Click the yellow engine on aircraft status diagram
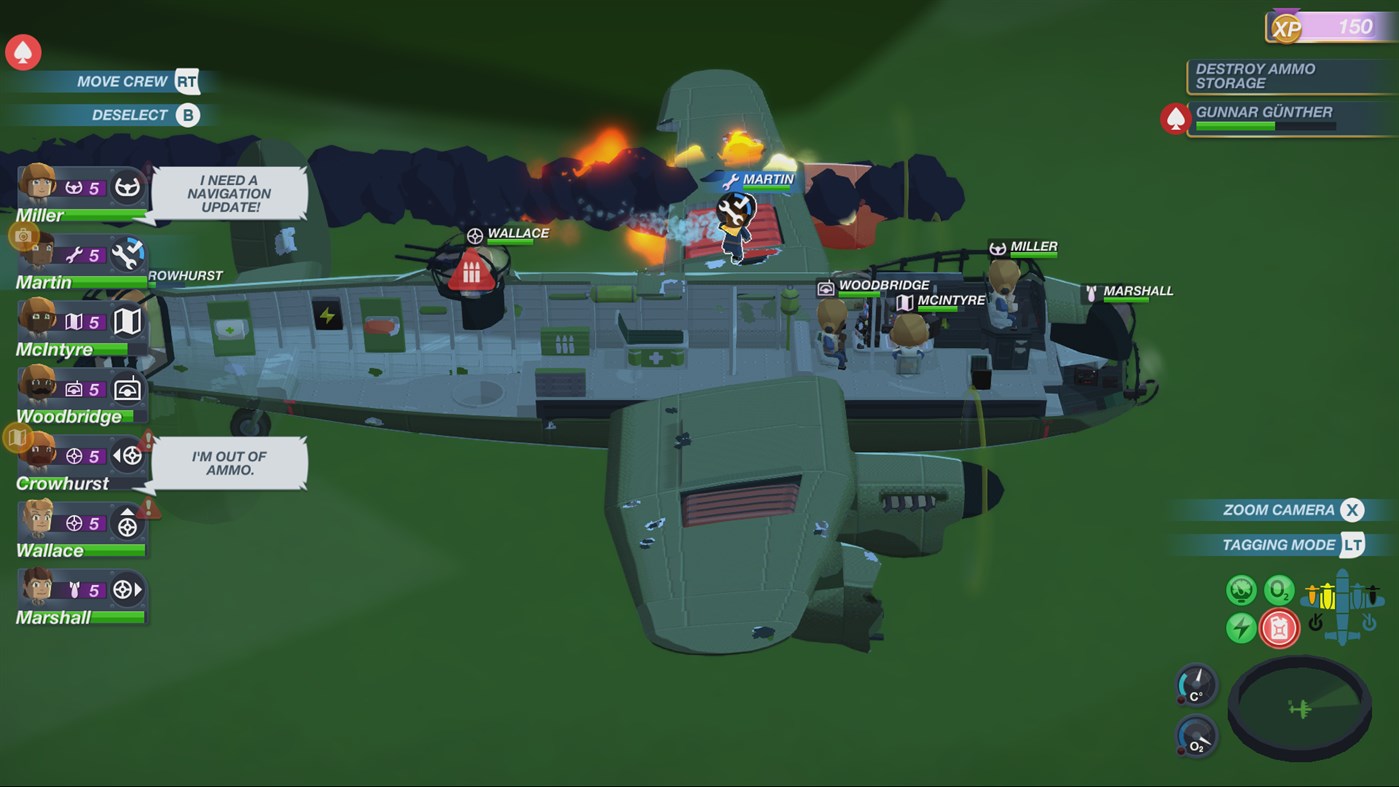1399x787 pixels. (x=1329, y=596)
